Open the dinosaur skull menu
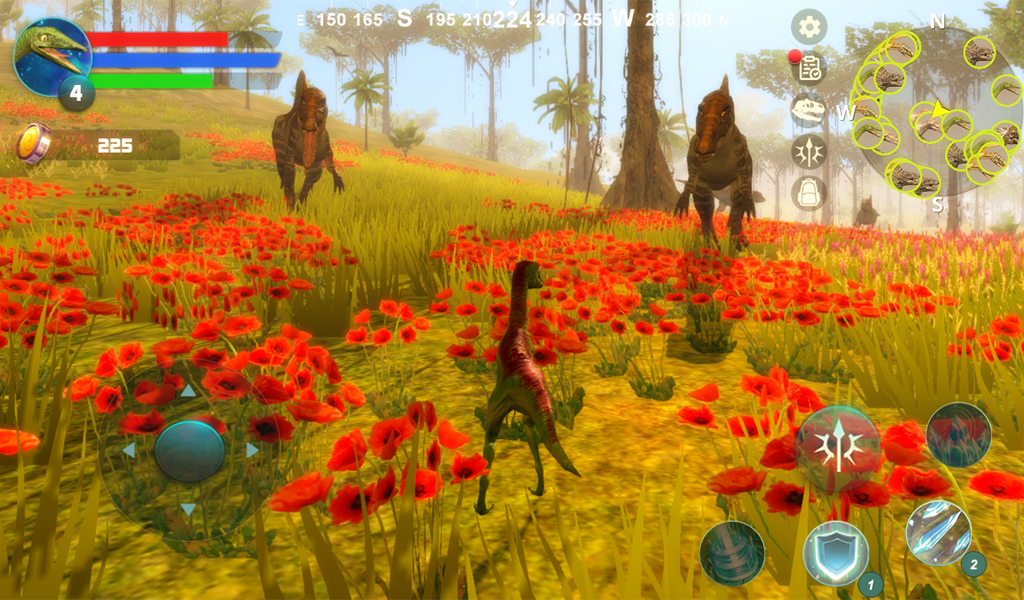The image size is (1024, 600). [809, 109]
